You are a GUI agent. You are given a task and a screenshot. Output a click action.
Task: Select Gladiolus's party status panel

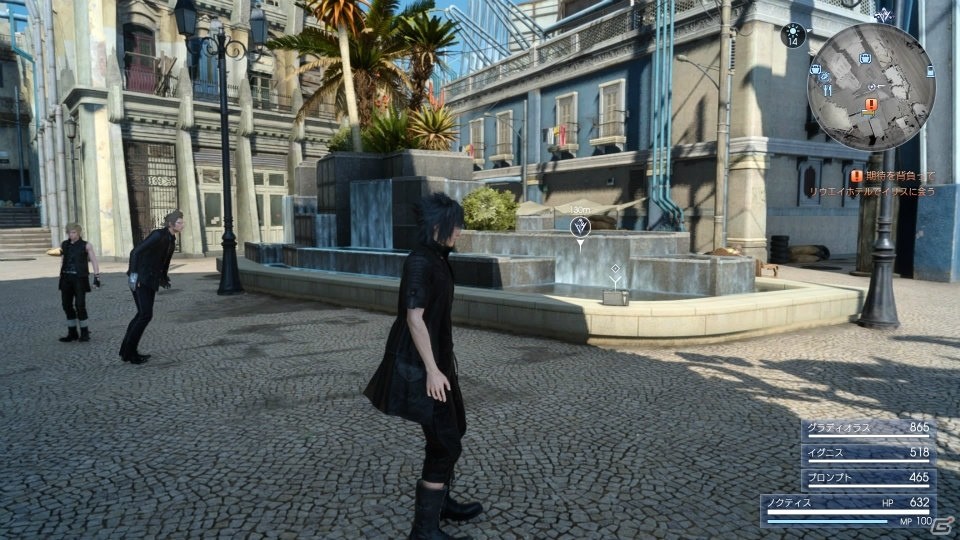click(x=868, y=428)
